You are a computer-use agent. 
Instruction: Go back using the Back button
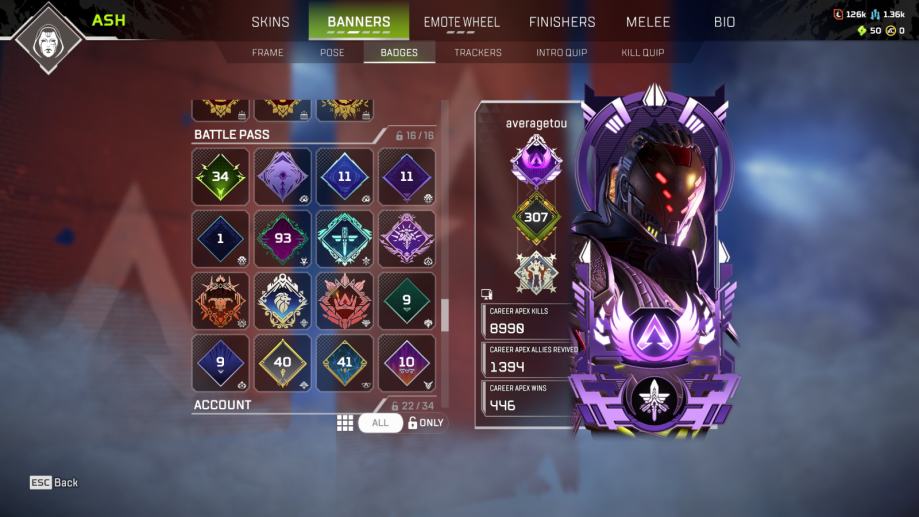pos(55,482)
